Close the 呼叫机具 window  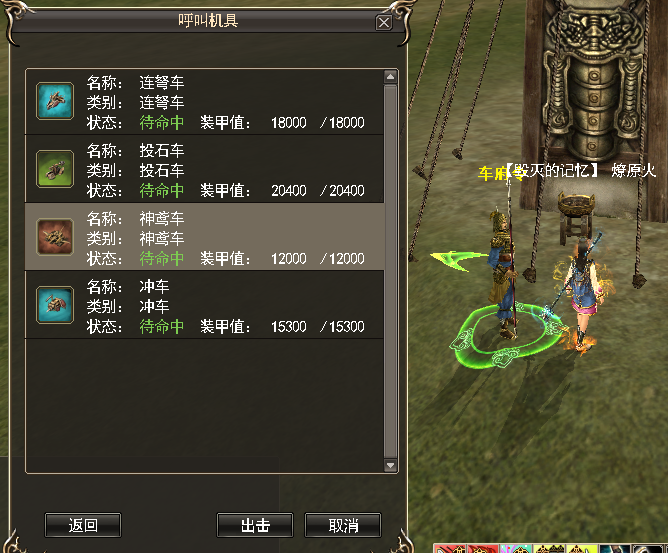[383, 23]
